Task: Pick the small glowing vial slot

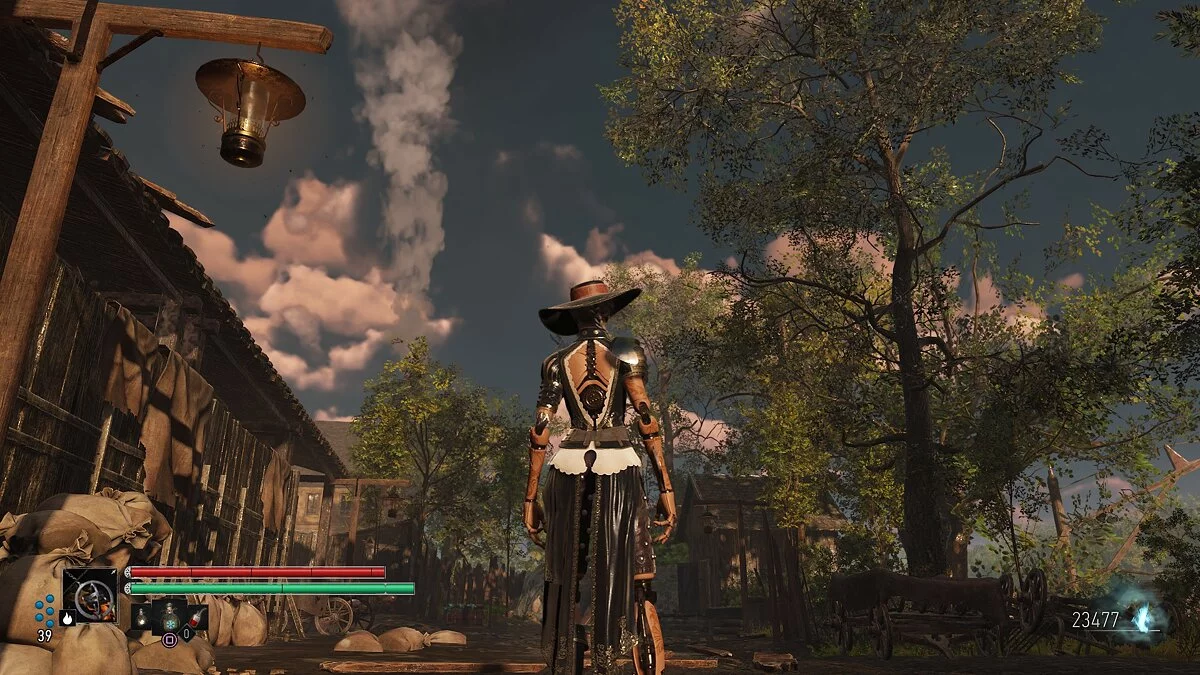Action: 142,617
